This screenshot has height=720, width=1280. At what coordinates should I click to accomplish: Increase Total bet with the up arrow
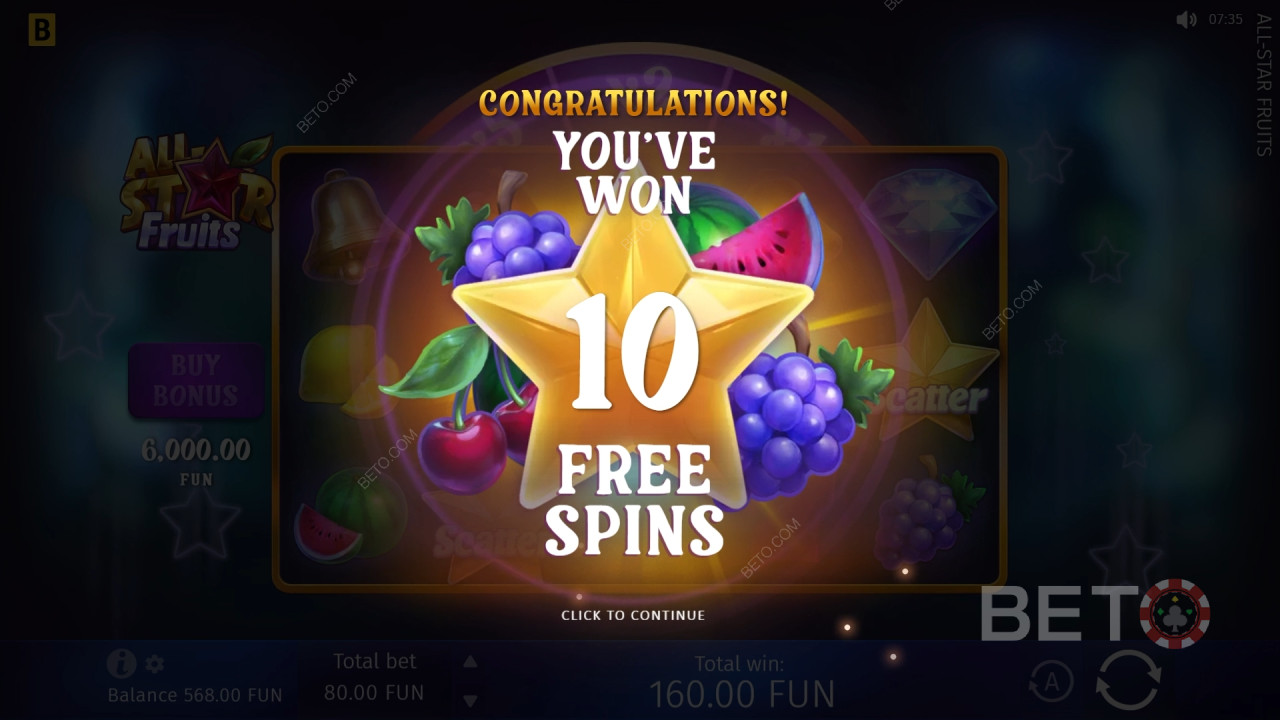point(469,661)
